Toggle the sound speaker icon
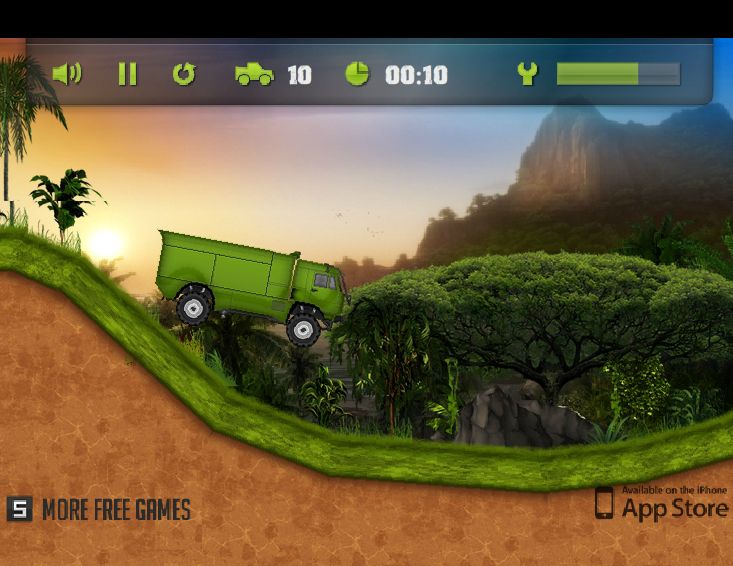 [x=66, y=74]
